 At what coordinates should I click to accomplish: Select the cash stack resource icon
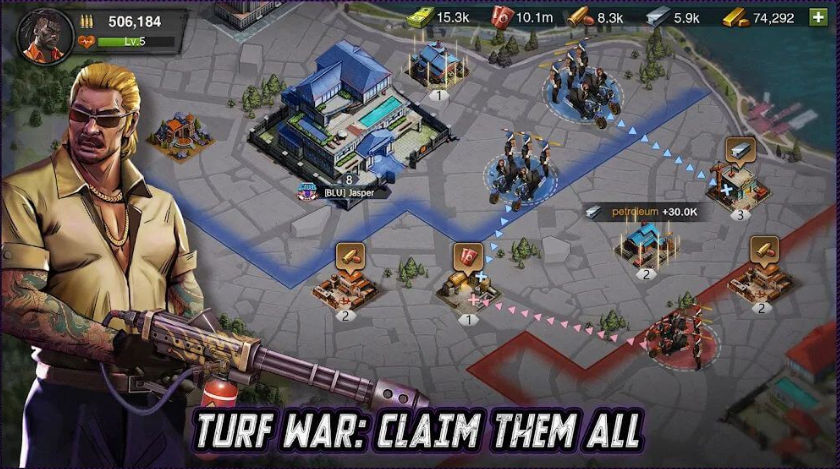coord(420,17)
